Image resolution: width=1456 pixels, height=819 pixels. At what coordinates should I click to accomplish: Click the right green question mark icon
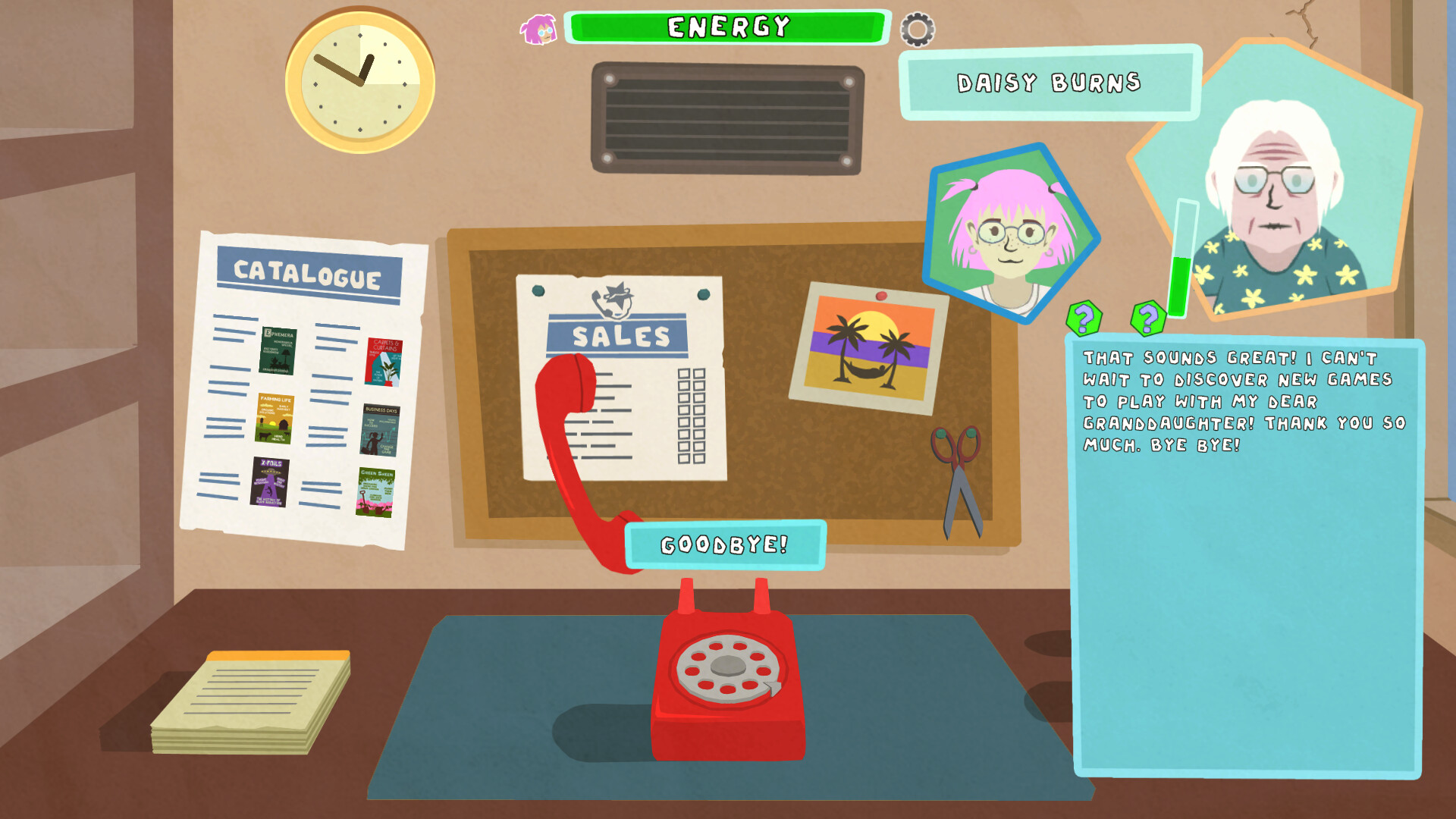1149,318
